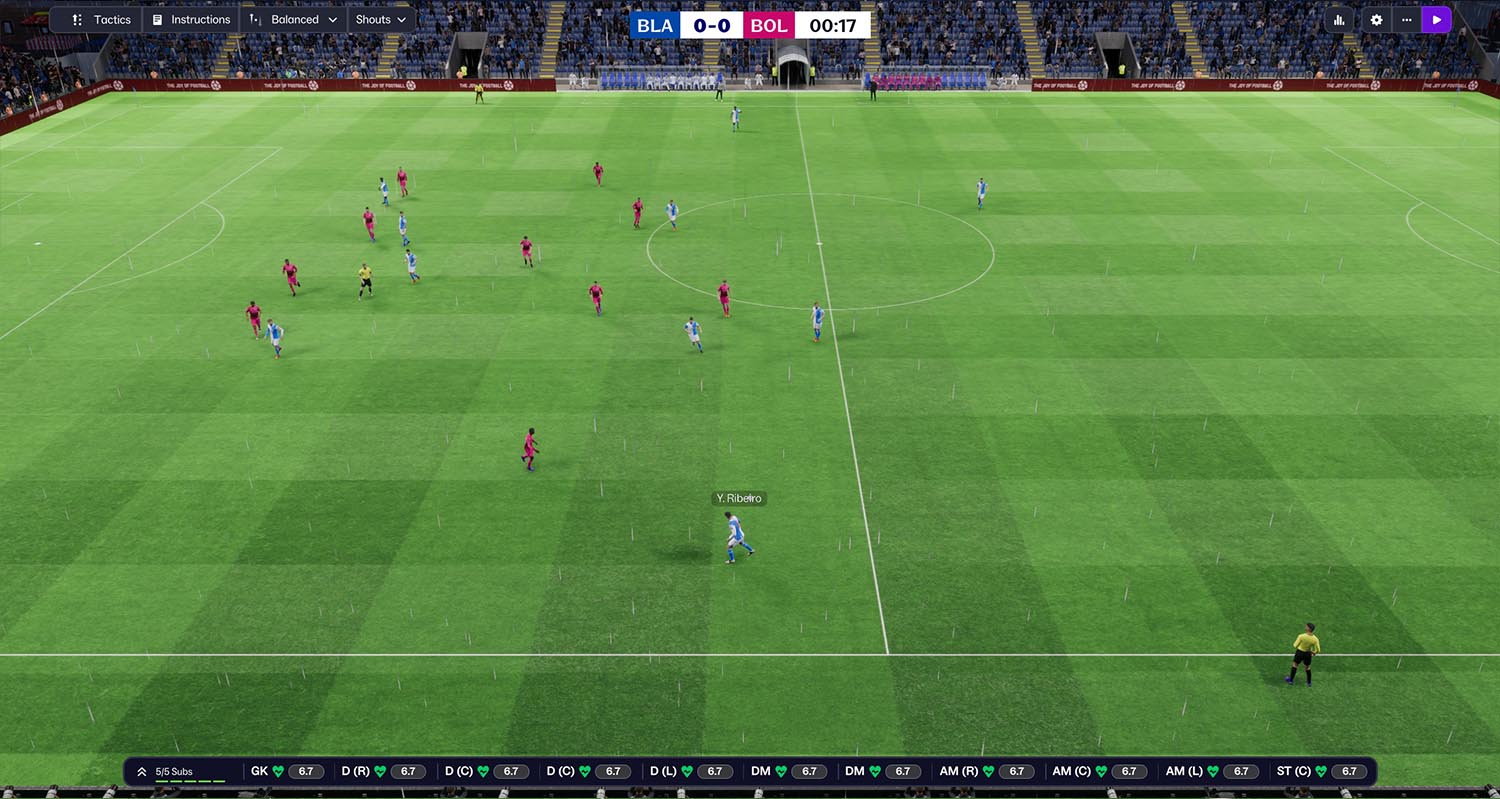Open the three-dots more options menu
Viewport: 1500px width, 799px height.
click(x=1407, y=20)
